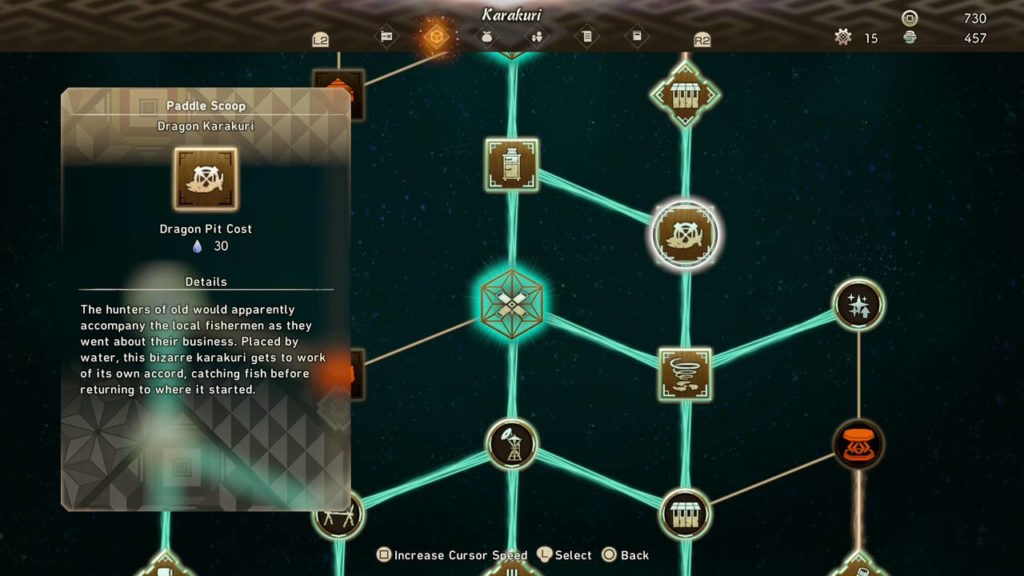This screenshot has width=1024, height=576.
Task: Choose the box-shaped square node above the hexagon
Action: coord(511,165)
